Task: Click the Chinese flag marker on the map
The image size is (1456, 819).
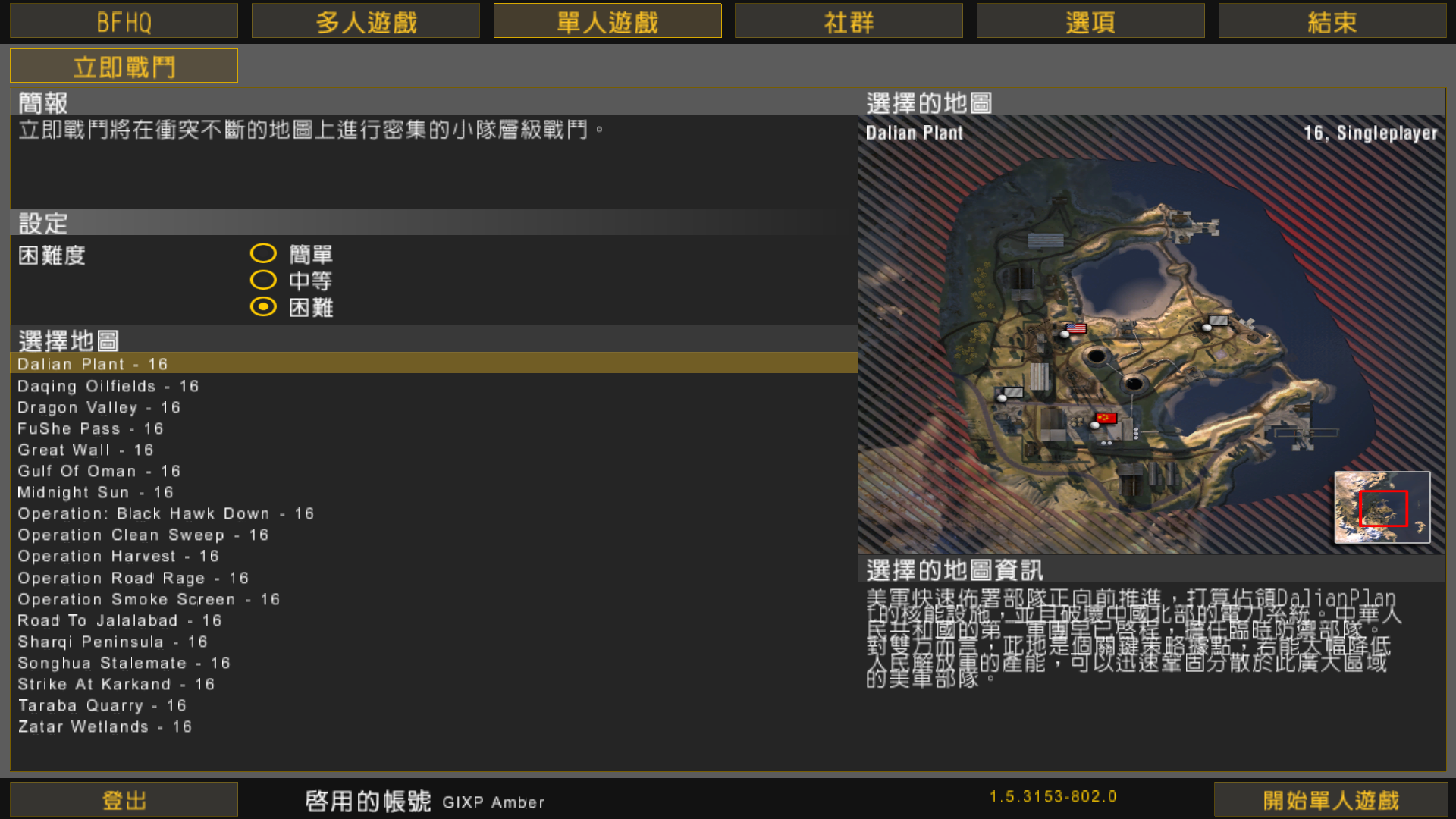Action: (x=1106, y=418)
